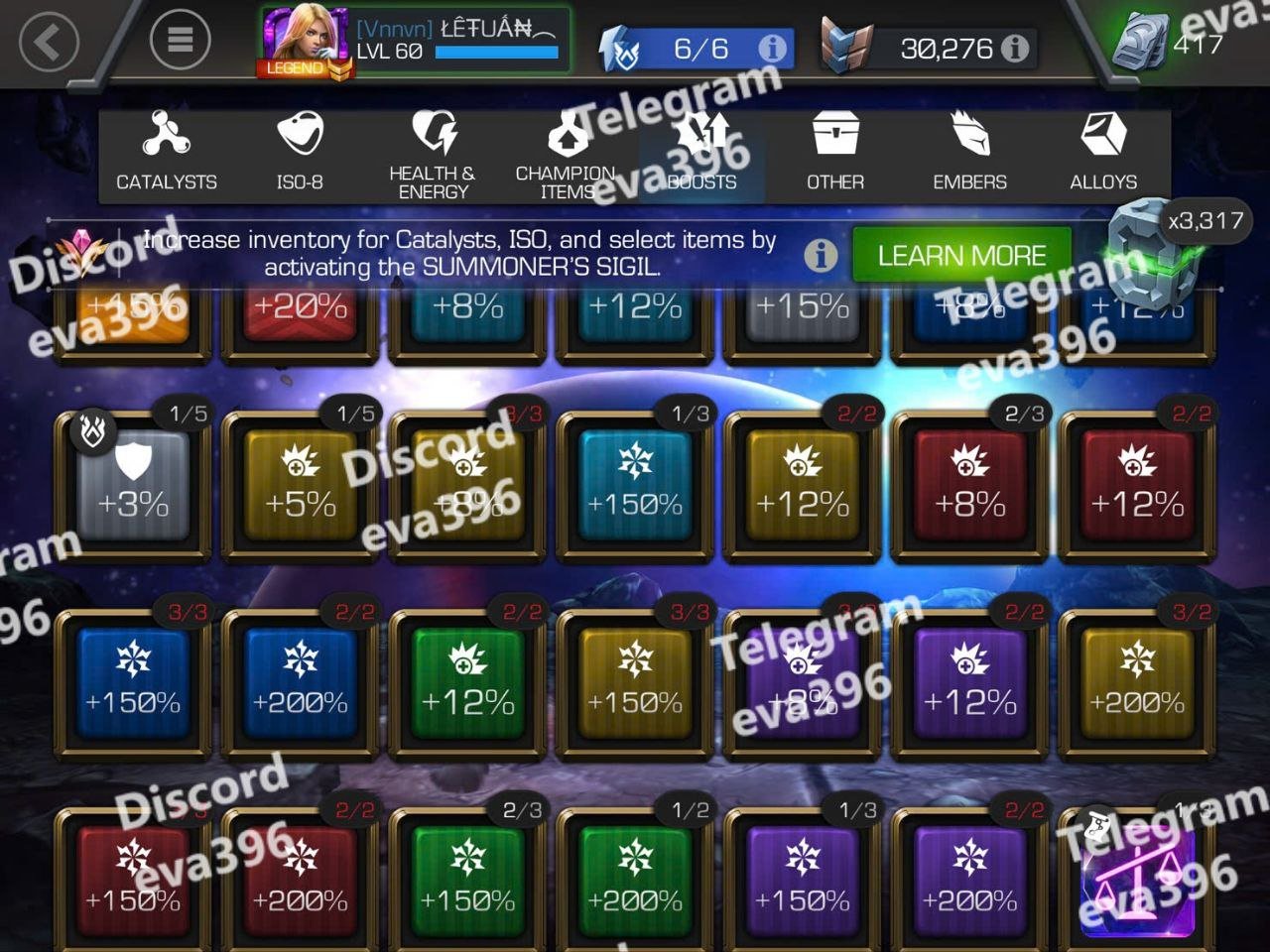The image size is (1270, 952).
Task: Show info next to the Sigil message
Action: click(x=821, y=256)
